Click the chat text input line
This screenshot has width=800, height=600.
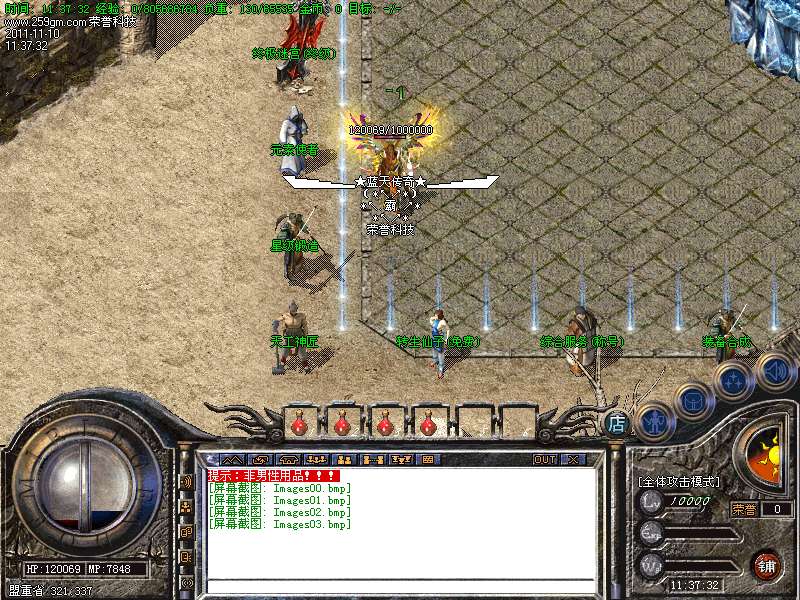tap(400, 587)
